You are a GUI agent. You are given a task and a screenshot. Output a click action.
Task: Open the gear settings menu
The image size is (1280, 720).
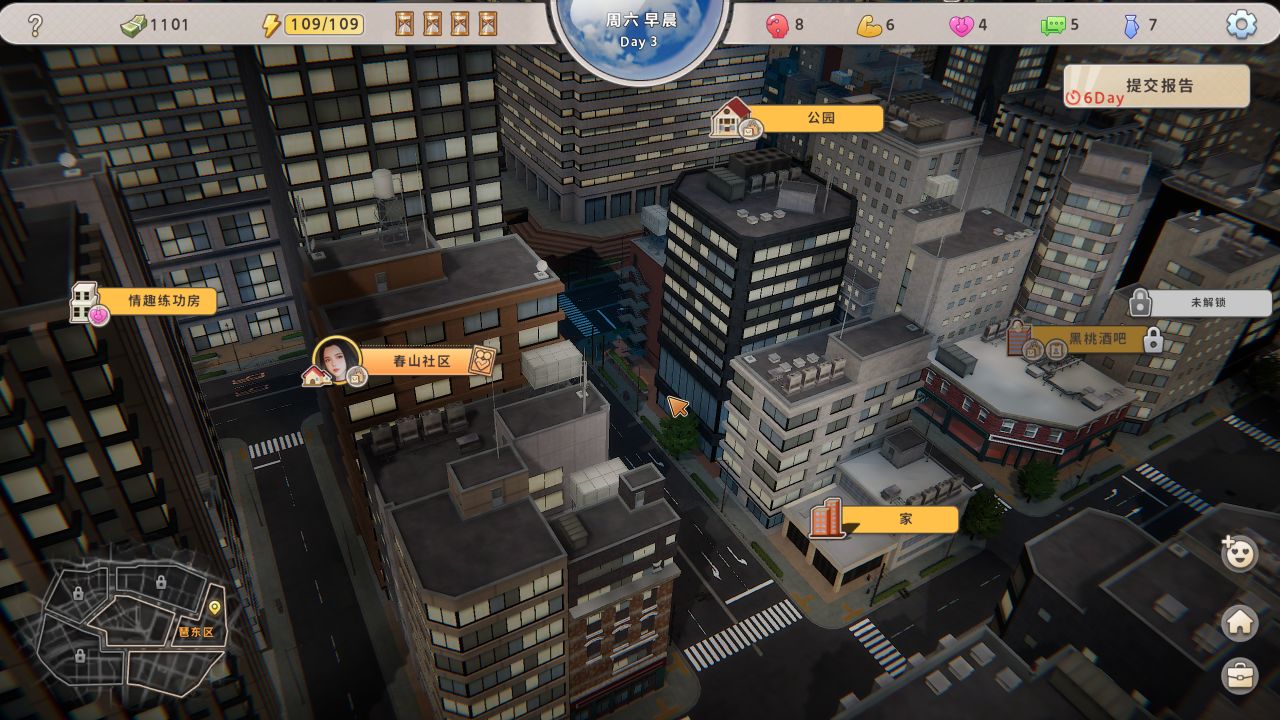tap(1241, 24)
